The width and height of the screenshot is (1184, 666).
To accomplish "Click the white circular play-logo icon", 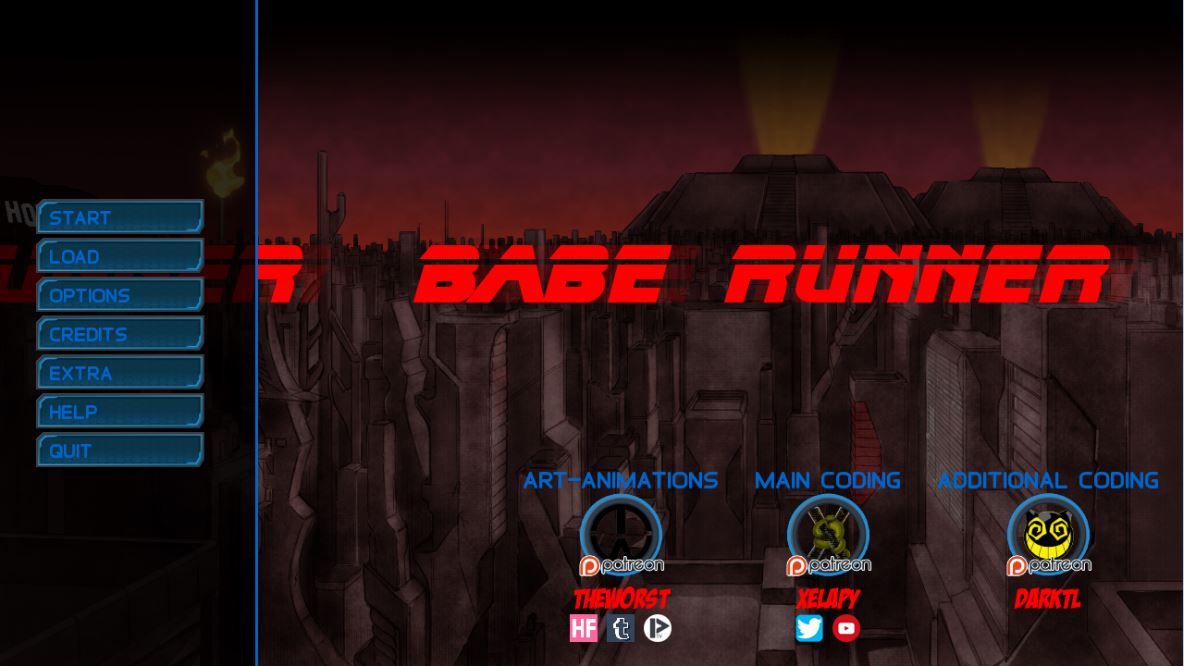I will click(x=657, y=628).
